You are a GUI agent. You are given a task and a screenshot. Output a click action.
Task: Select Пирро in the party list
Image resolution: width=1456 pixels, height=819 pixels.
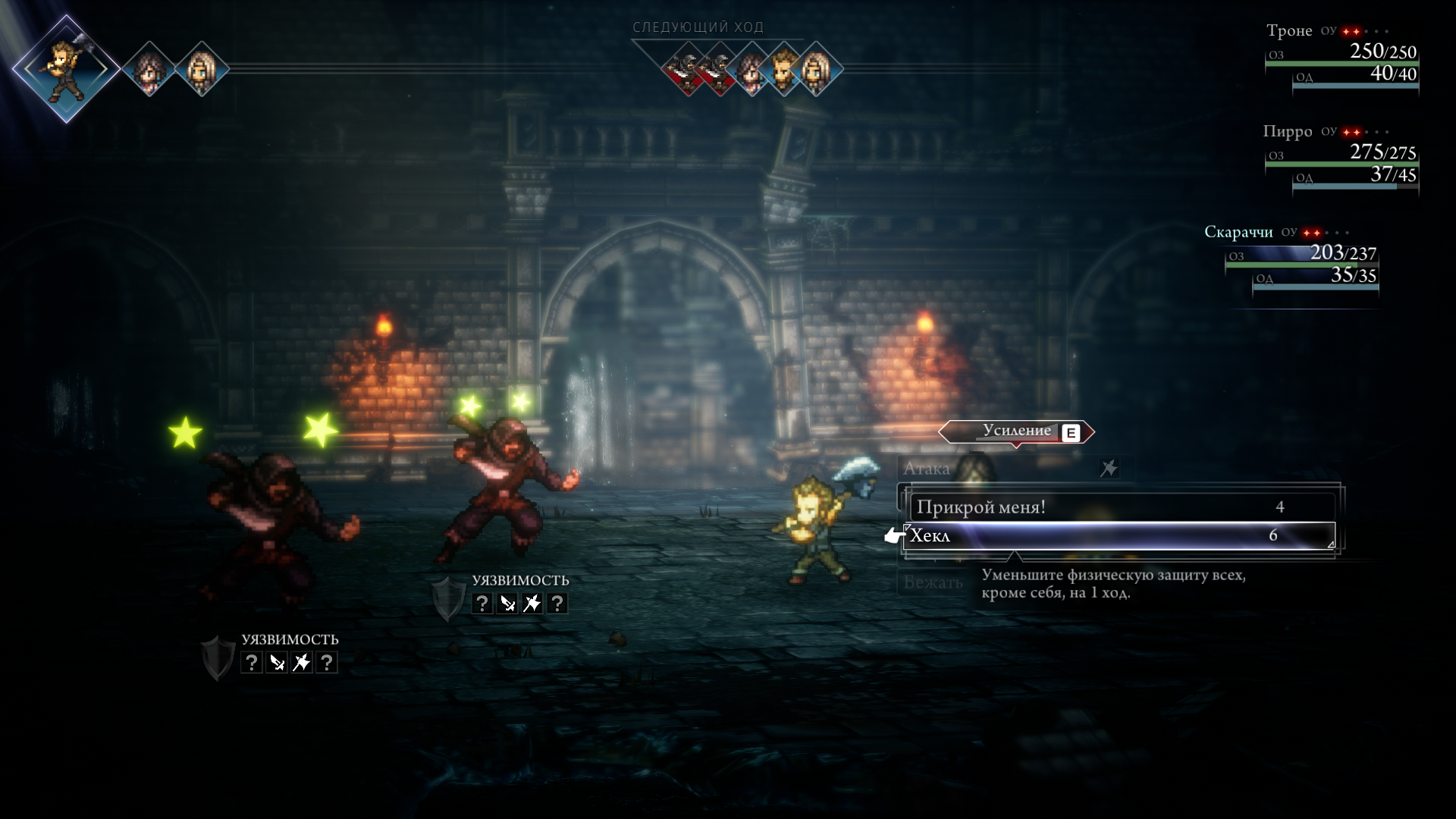[x=1288, y=132]
